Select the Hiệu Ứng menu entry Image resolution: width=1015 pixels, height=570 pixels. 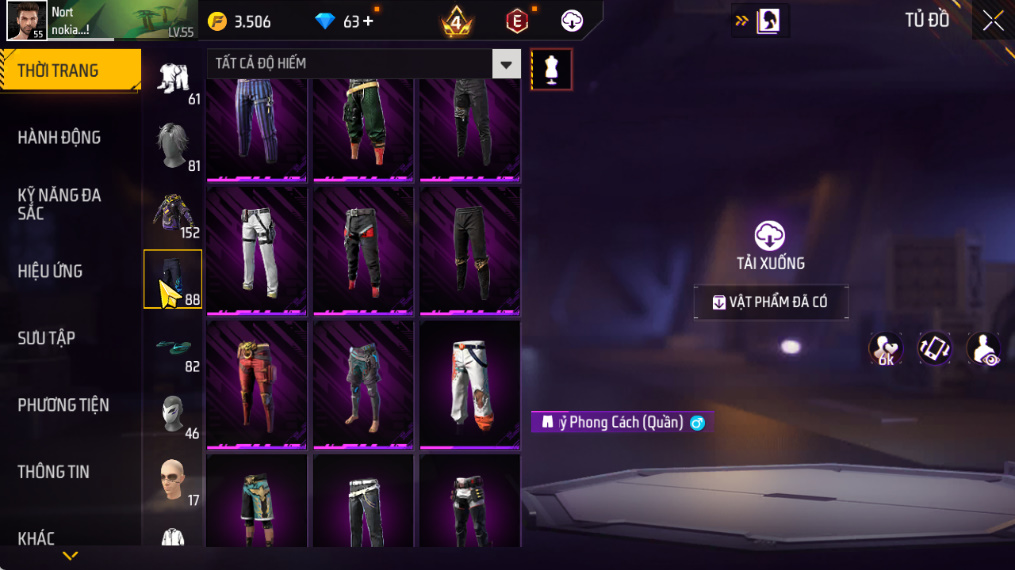click(50, 271)
